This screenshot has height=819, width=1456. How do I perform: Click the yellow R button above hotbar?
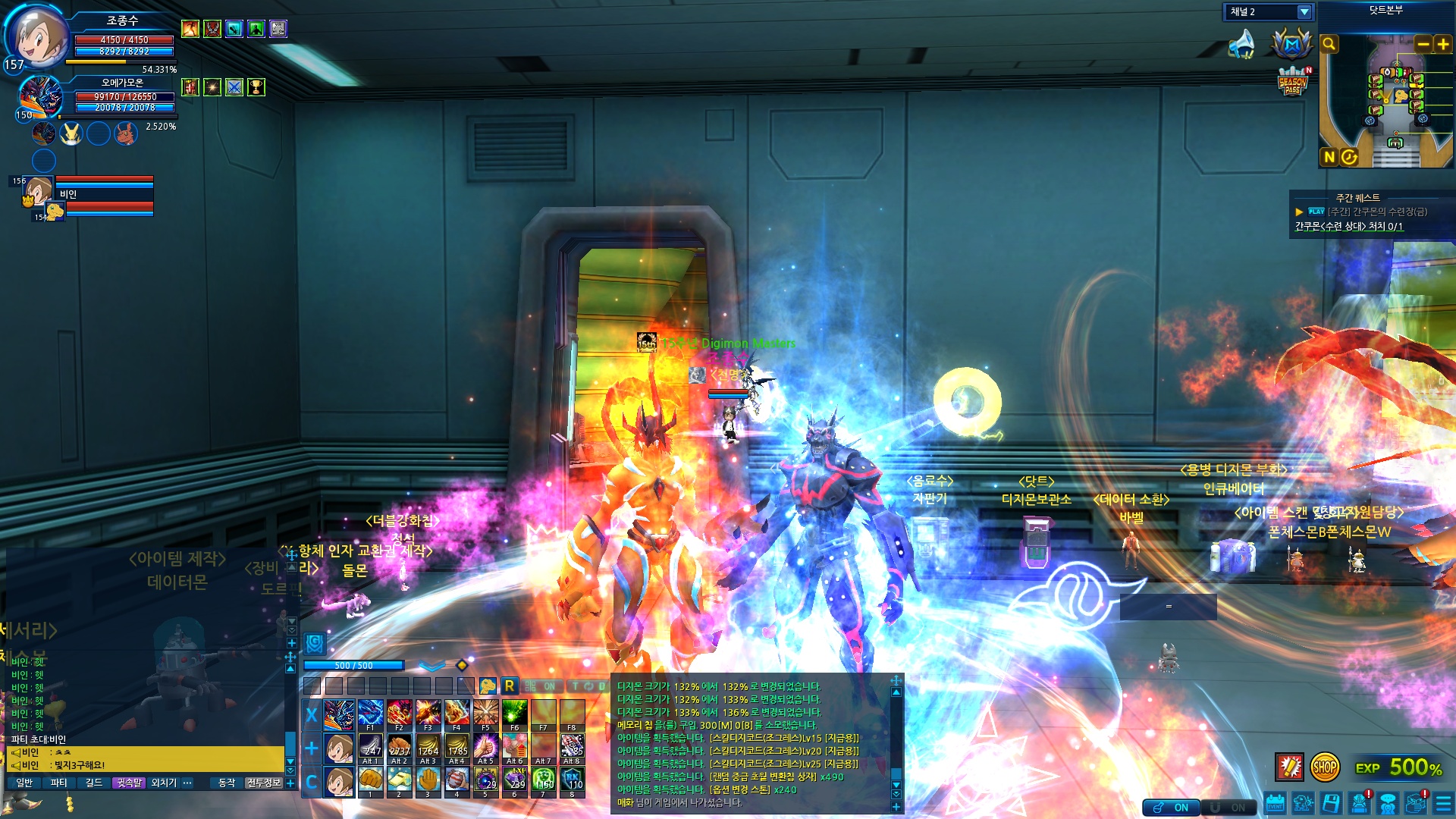coord(510,686)
